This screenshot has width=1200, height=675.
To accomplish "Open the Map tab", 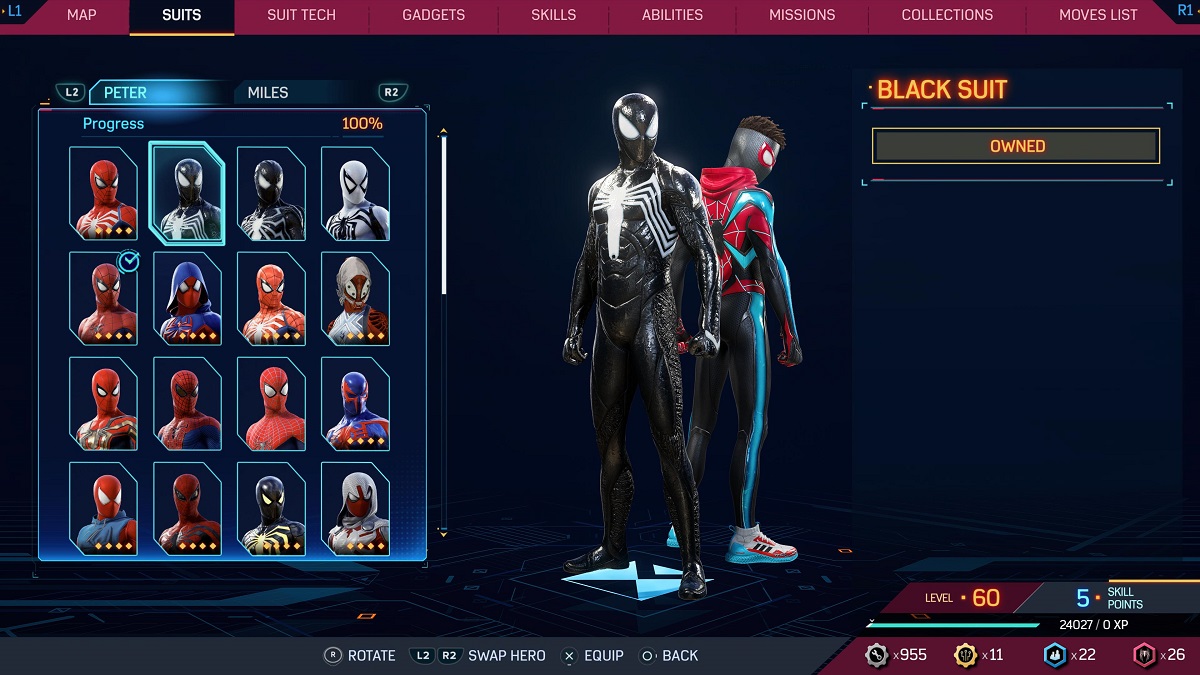I will [82, 15].
